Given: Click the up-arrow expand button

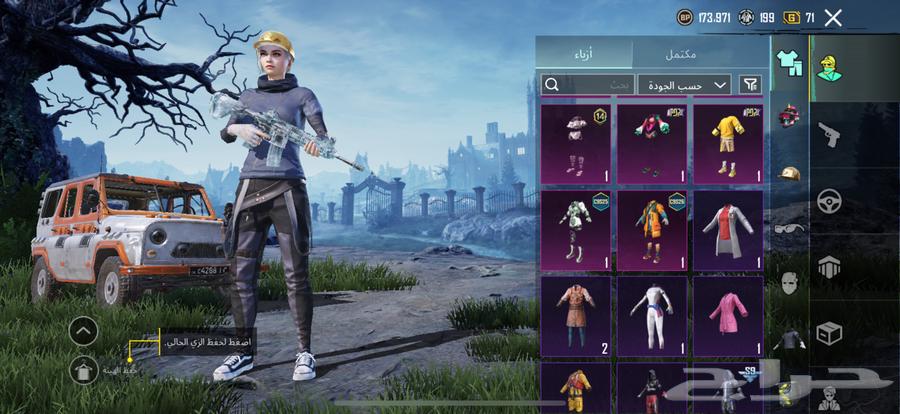Looking at the screenshot, I should pos(84,329).
